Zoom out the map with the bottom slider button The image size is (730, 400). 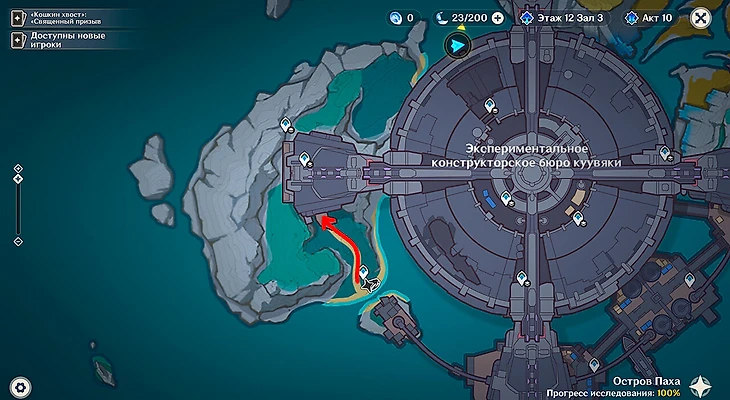(17, 241)
